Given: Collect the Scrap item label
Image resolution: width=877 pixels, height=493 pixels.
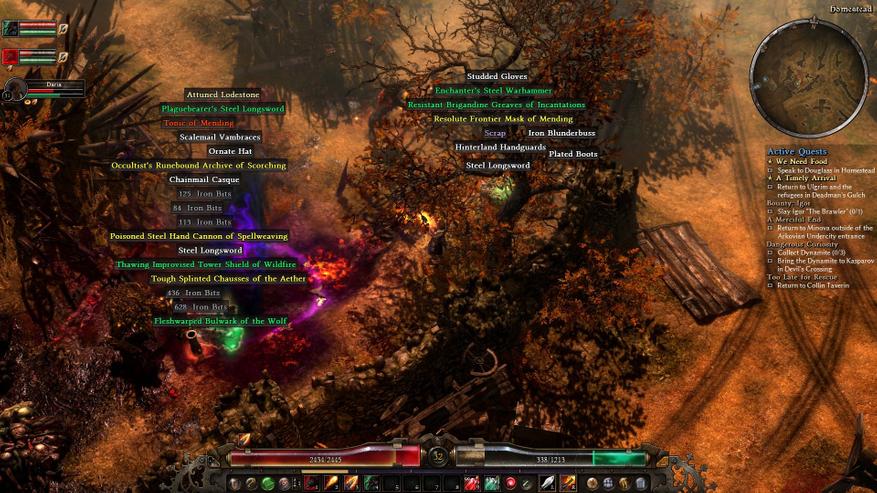Looking at the screenshot, I should tap(495, 133).
